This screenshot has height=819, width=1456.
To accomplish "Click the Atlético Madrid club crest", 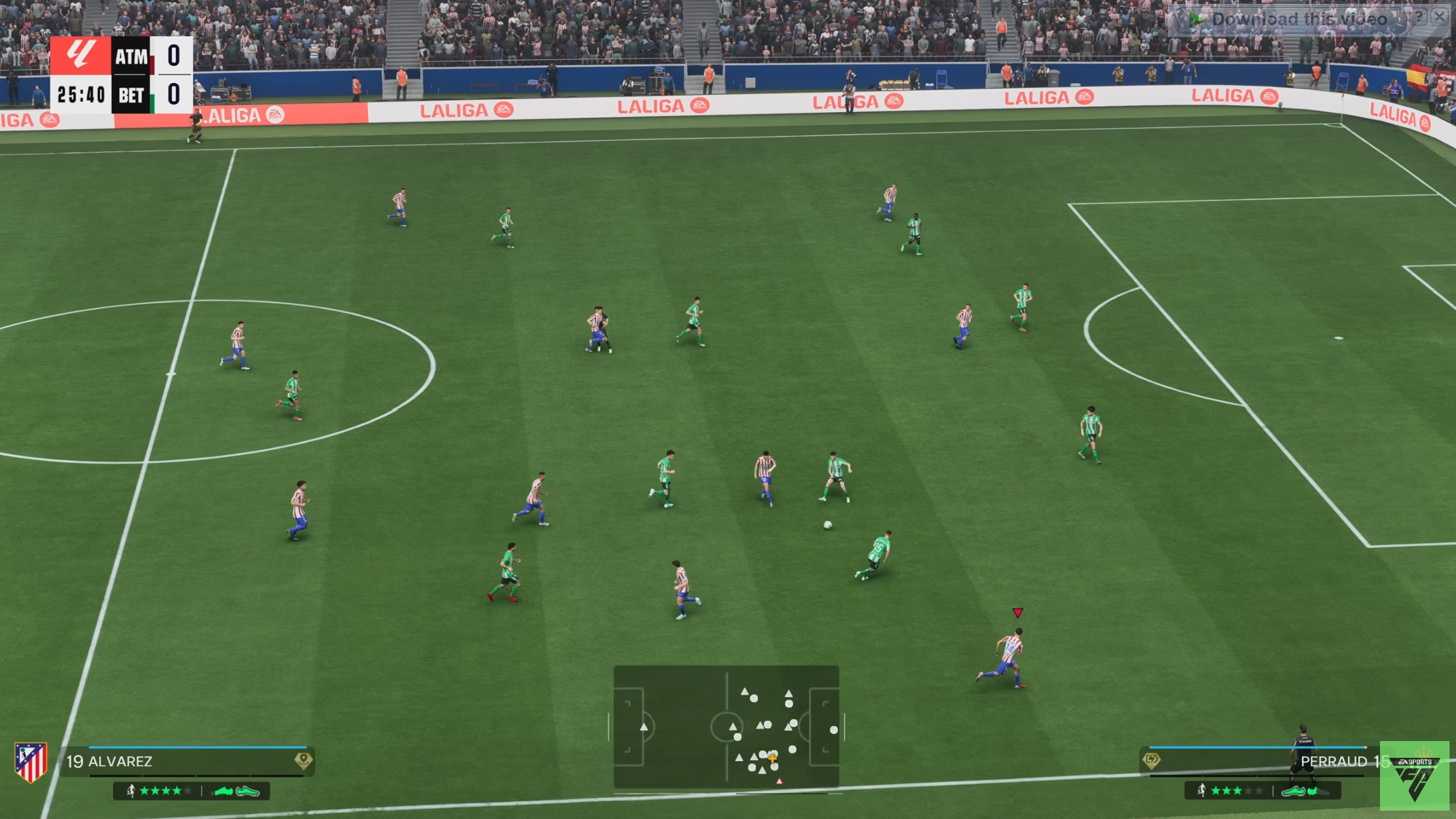I will [30, 762].
